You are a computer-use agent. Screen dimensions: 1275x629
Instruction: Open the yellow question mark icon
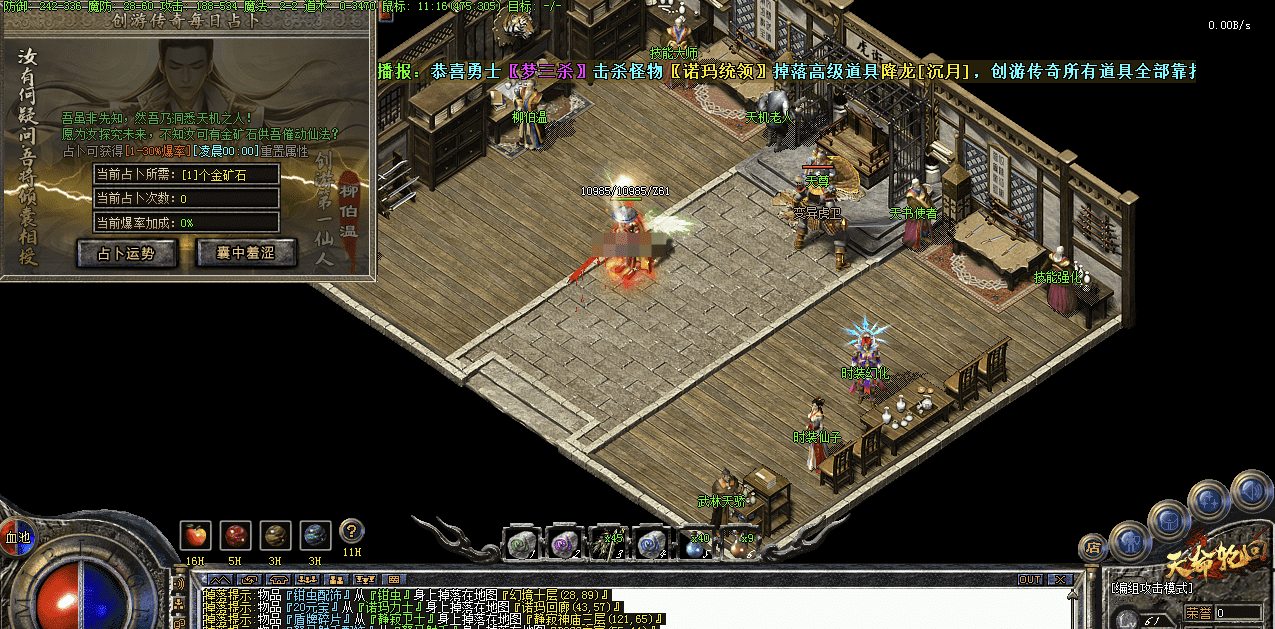click(351, 531)
